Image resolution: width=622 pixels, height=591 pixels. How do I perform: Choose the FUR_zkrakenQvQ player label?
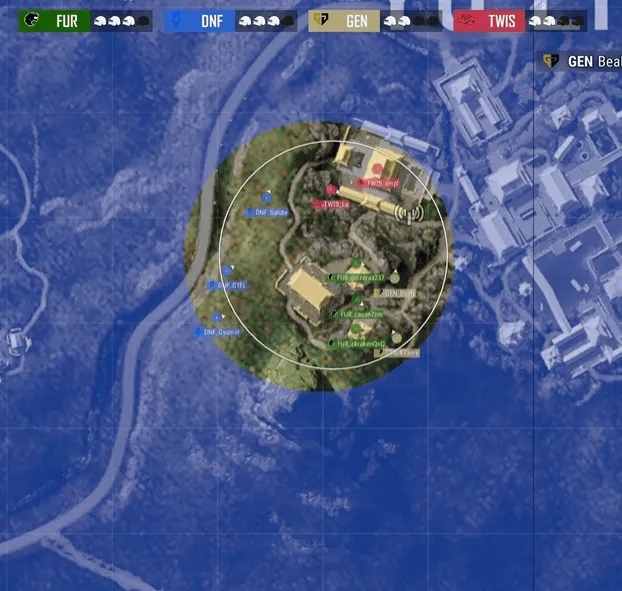360,343
